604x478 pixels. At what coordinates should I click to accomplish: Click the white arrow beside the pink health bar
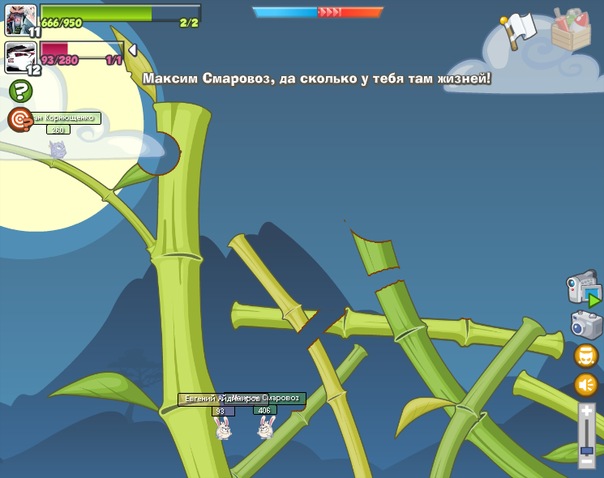click(x=133, y=49)
